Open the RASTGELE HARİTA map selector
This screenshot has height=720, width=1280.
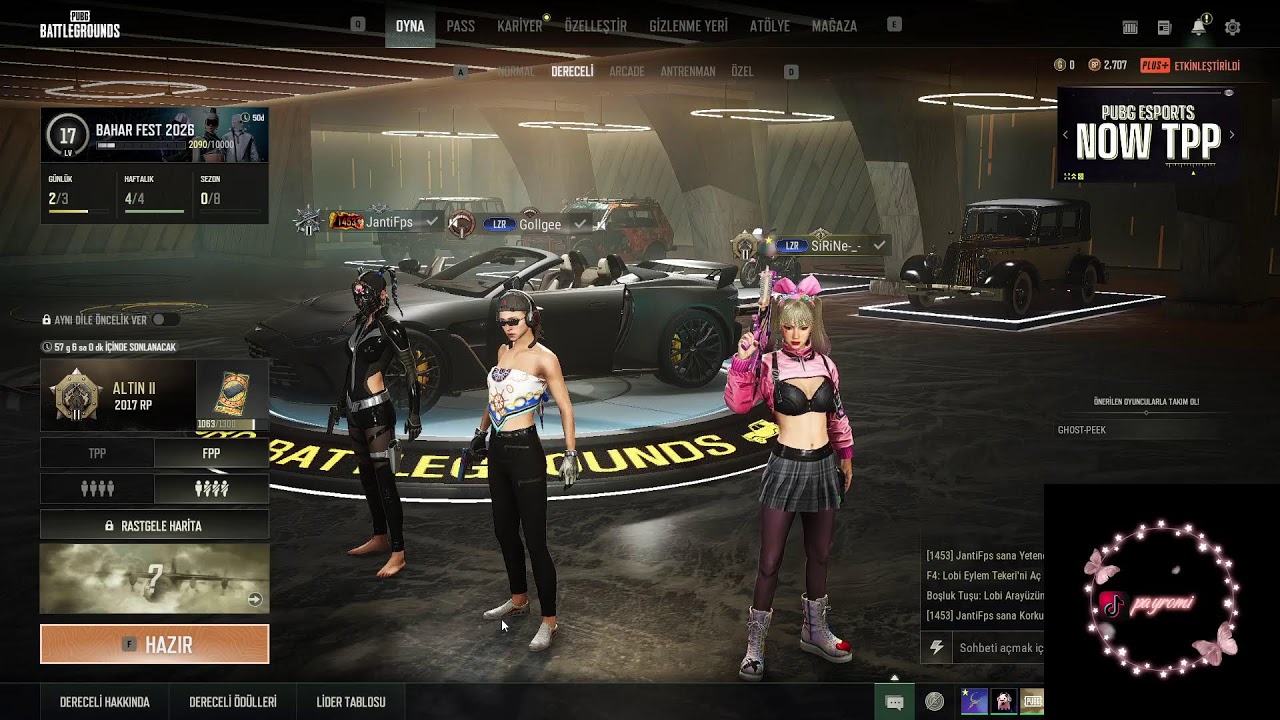pos(154,525)
